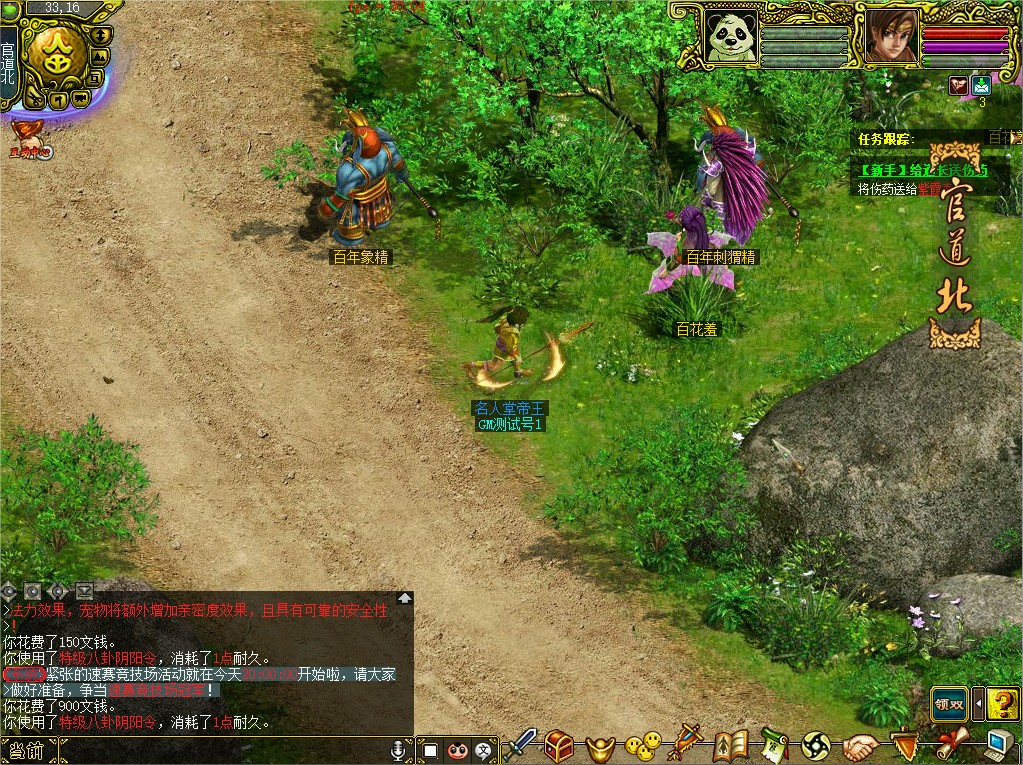This screenshot has height=765, width=1023.
Task: Click the 领双 button
Action: point(949,704)
